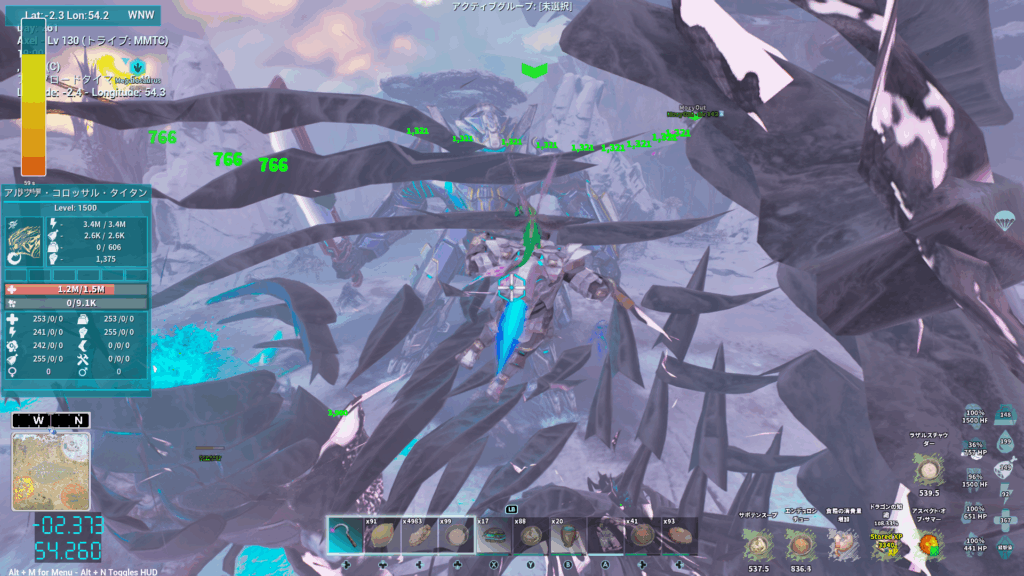Click the エンデュロシチュー buff icon

point(799,544)
